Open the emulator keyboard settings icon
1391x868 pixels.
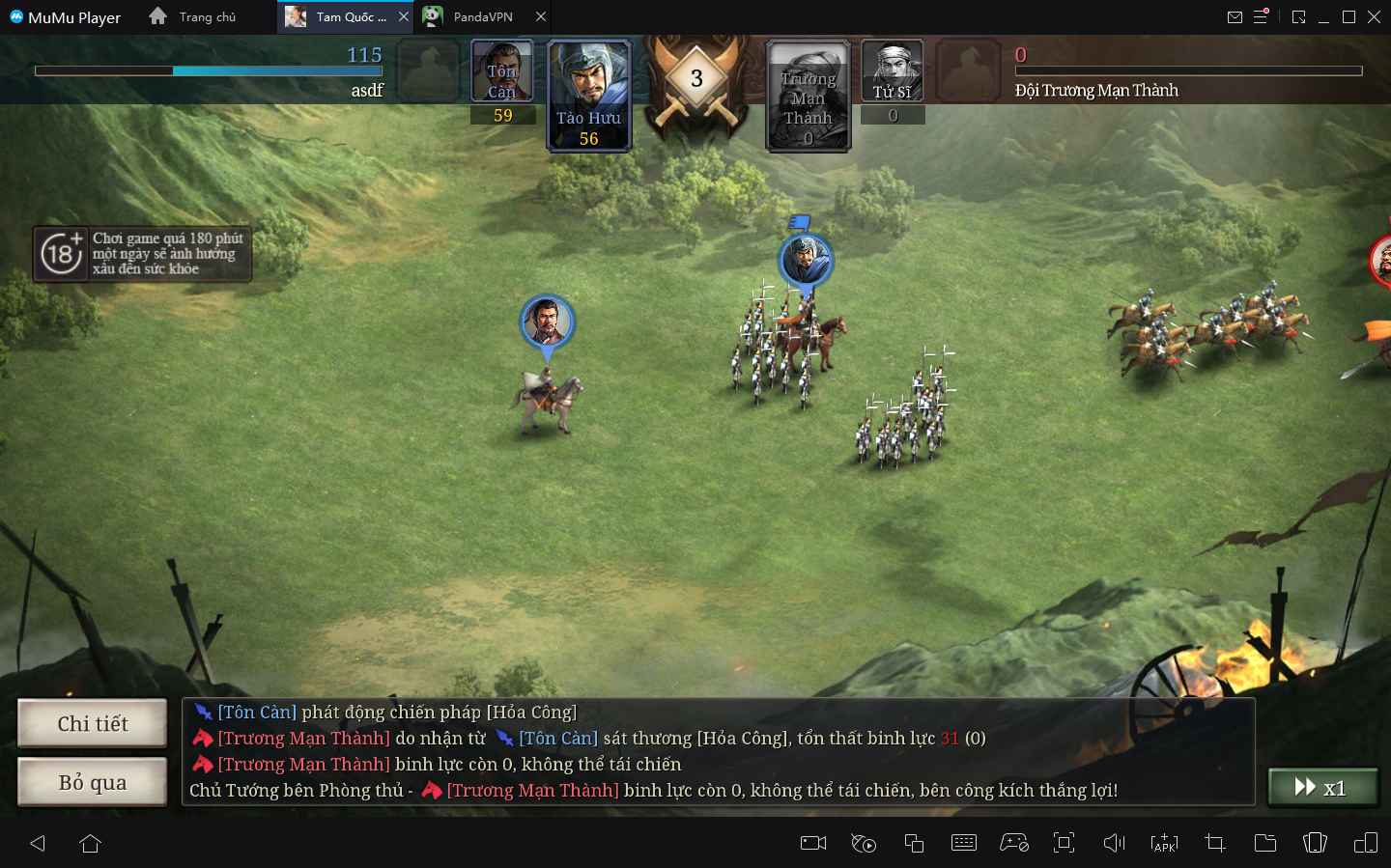[x=964, y=843]
